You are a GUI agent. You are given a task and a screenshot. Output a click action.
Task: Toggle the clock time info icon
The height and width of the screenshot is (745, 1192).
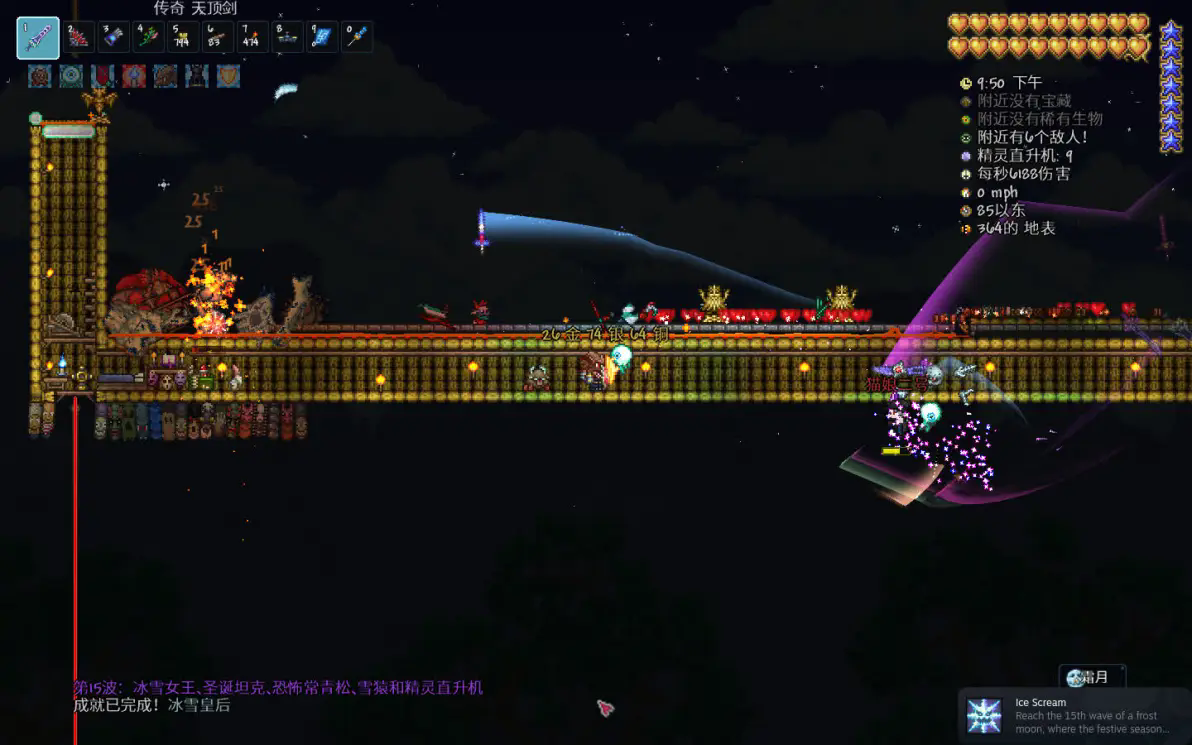(x=966, y=83)
